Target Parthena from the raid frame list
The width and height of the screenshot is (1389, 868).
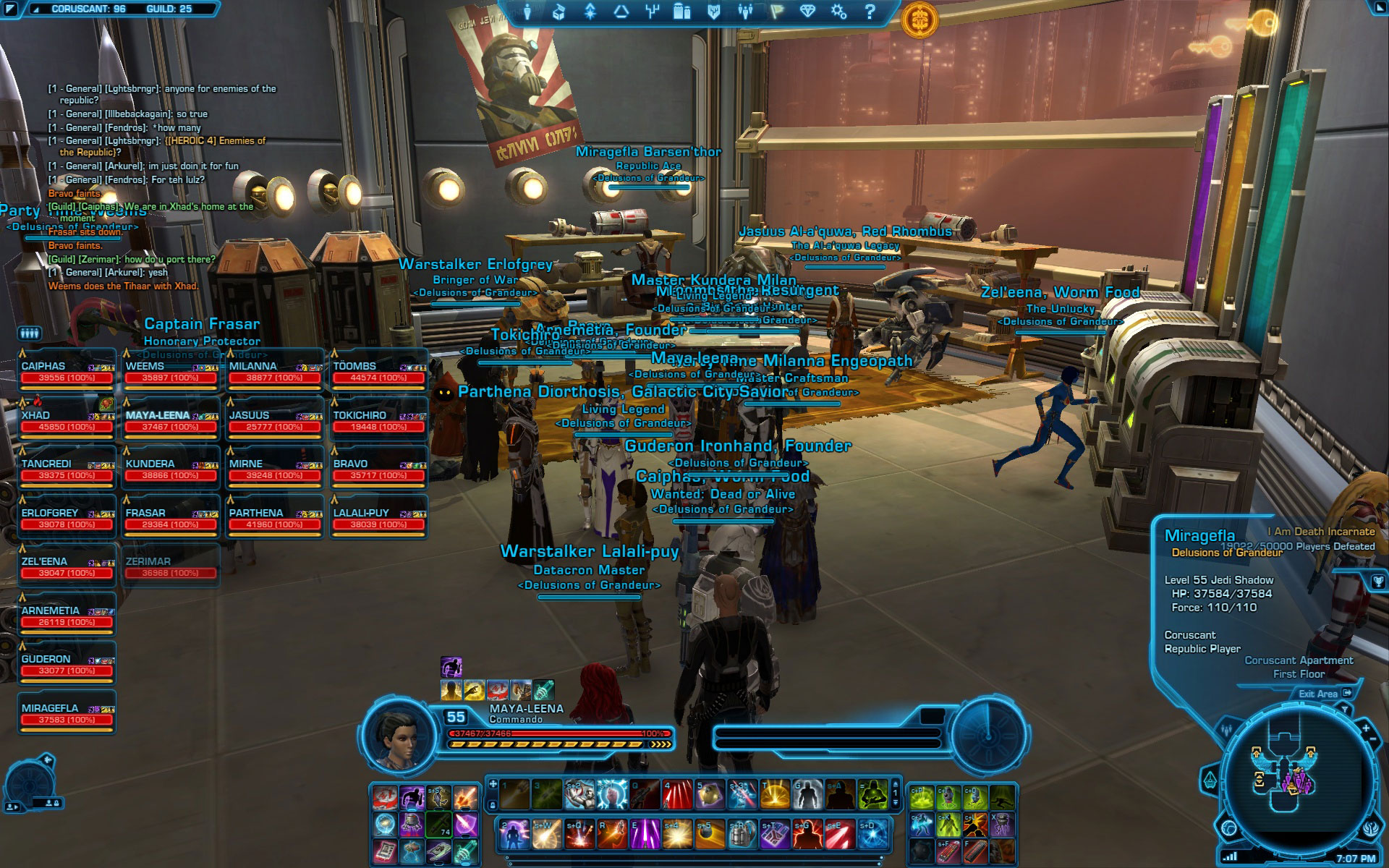coord(274,519)
